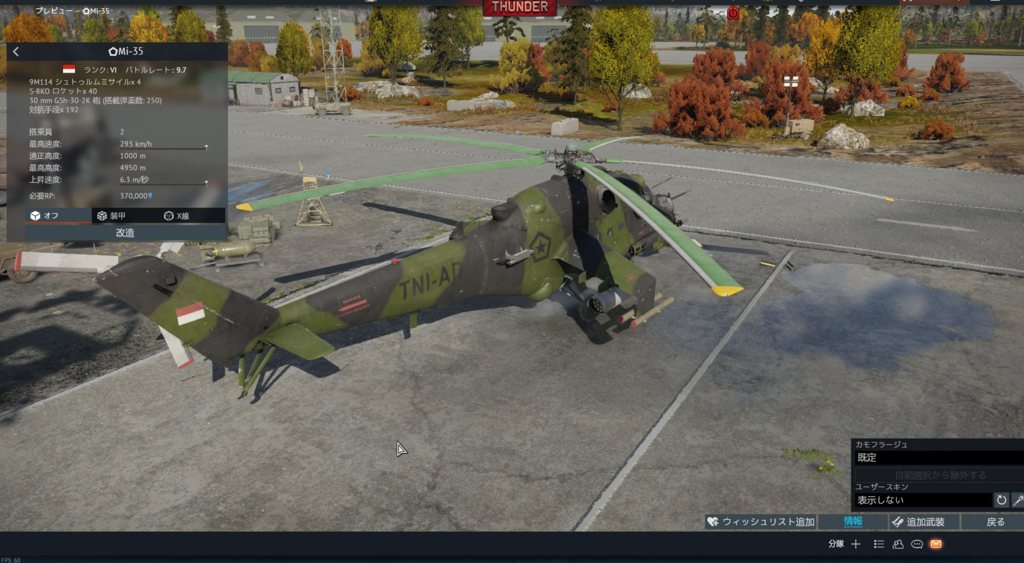This screenshot has height=563, width=1024.
Task: Open the 改造 modifications button
Action: pos(124,232)
